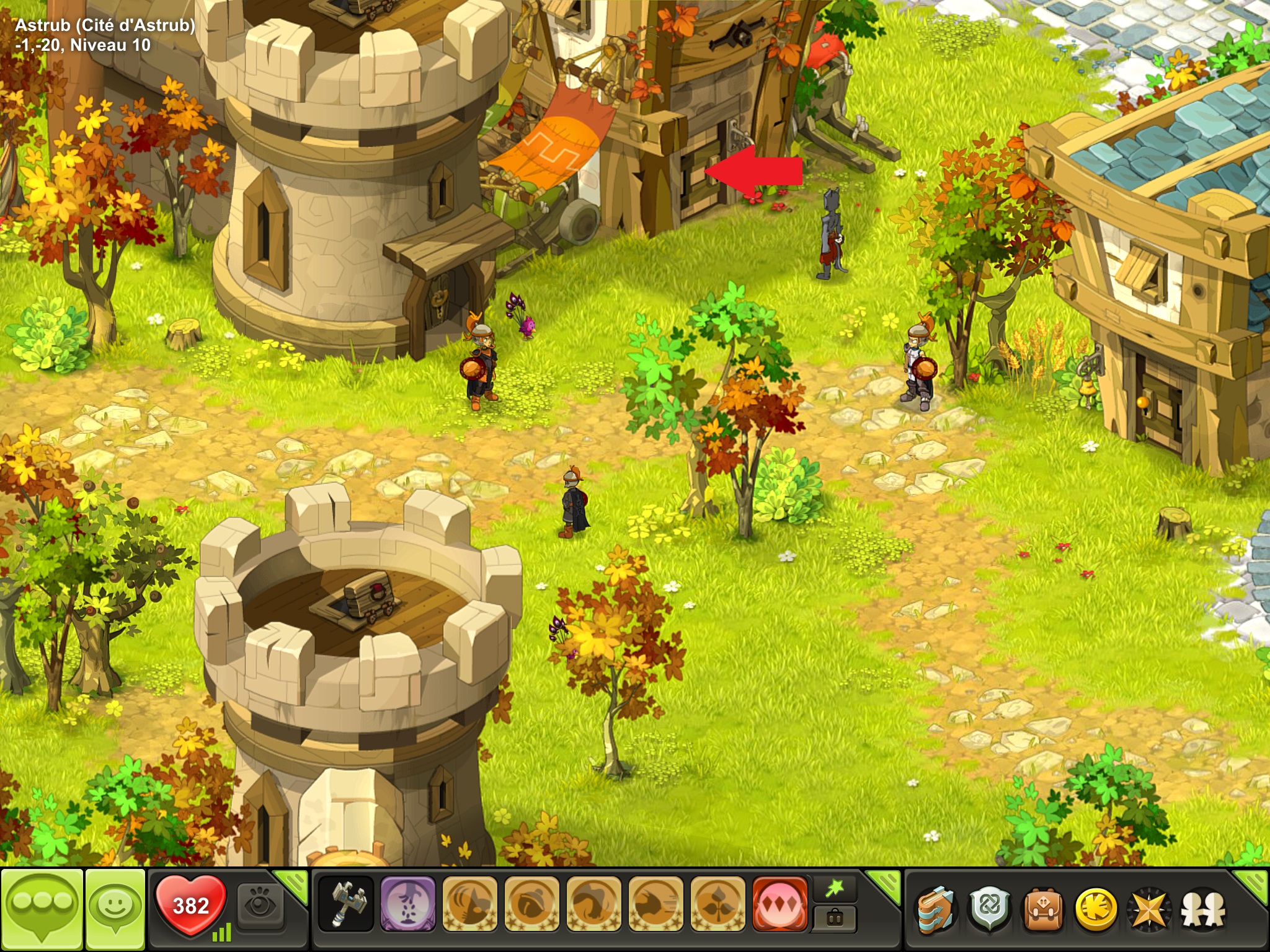Select the hammer weapon slot
The image size is (1270, 952).
click(346, 904)
